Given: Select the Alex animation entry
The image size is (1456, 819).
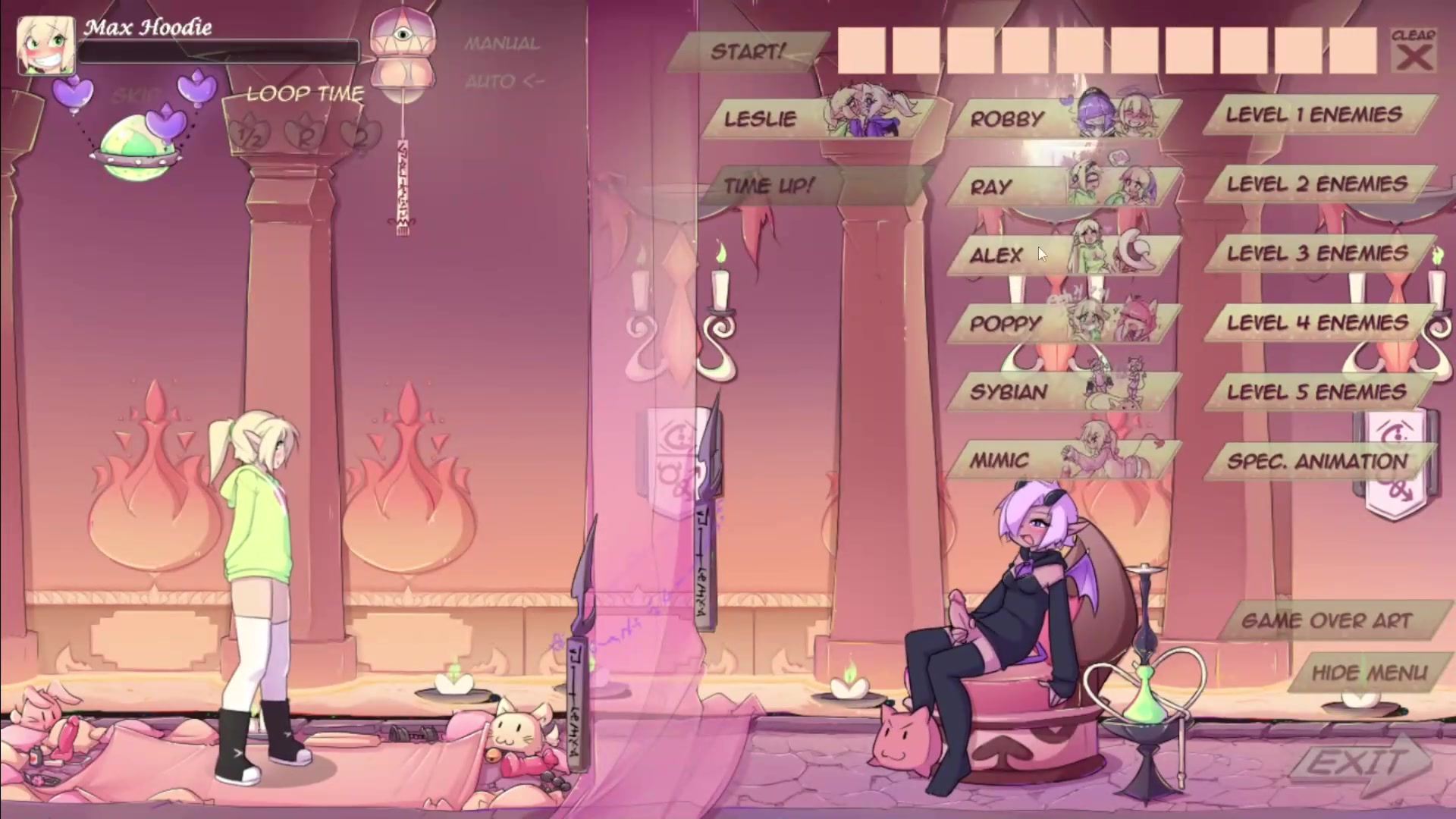Looking at the screenshot, I should [1062, 255].
